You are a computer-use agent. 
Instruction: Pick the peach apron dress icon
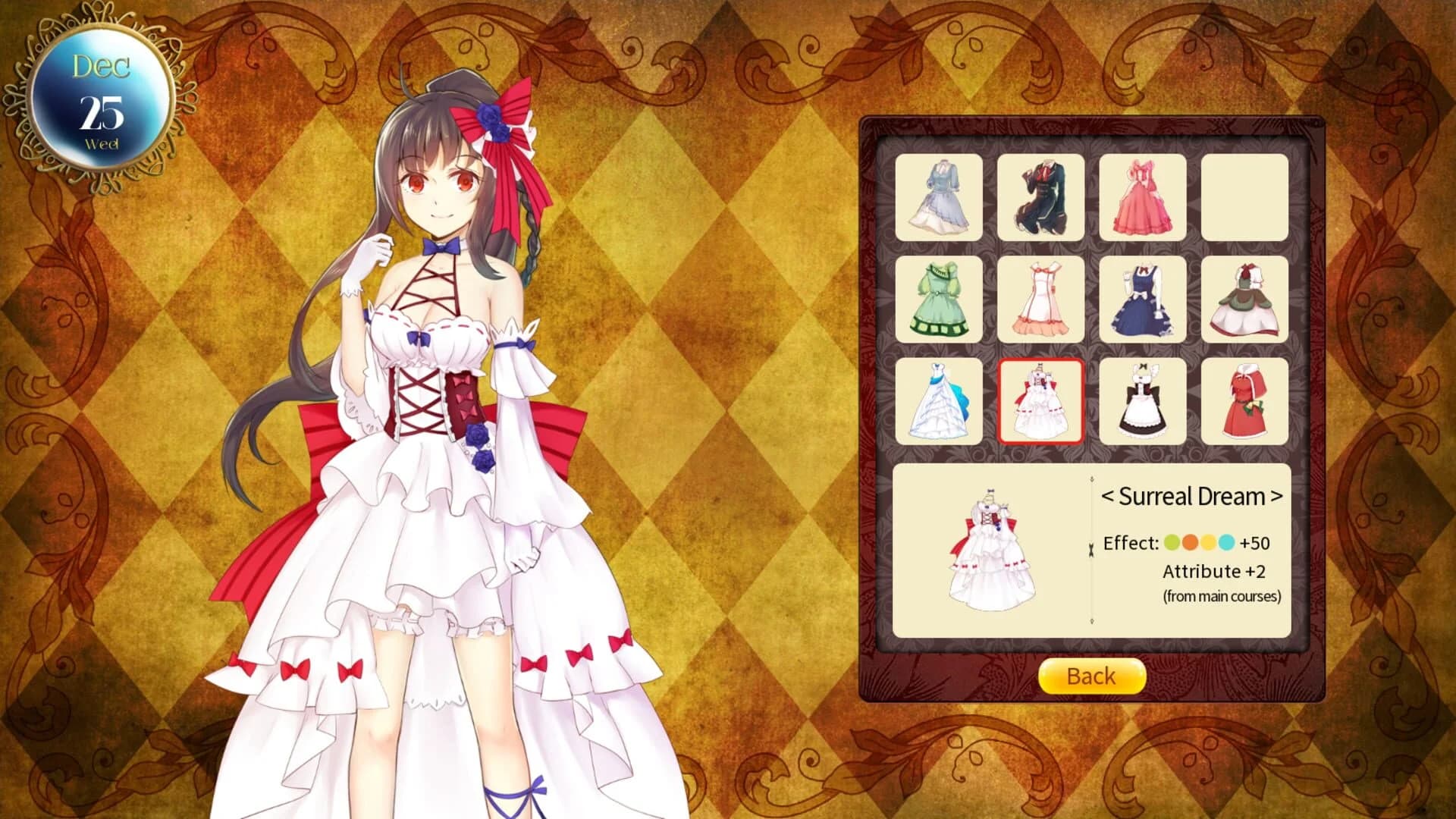1041,298
